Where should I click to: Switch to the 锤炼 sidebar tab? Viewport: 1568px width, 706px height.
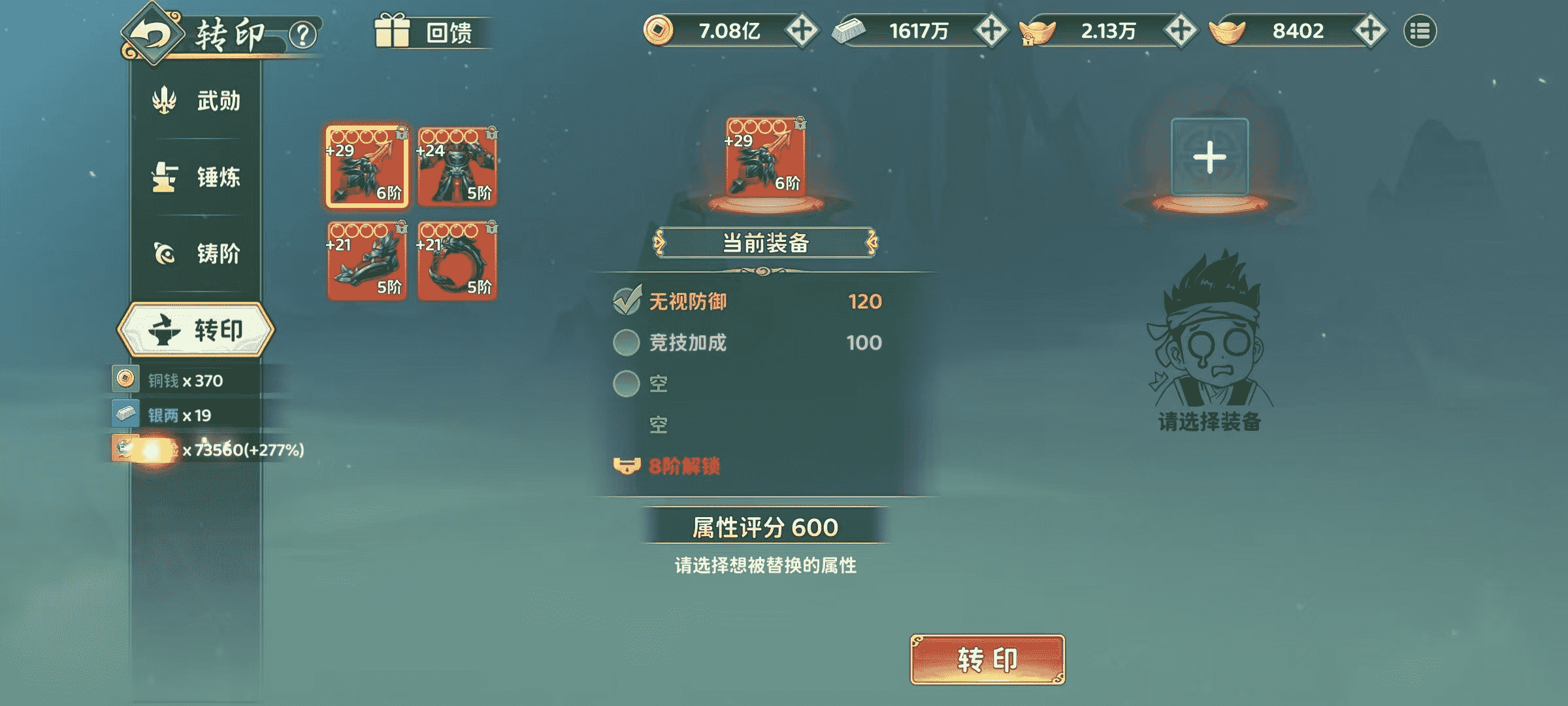pos(196,174)
